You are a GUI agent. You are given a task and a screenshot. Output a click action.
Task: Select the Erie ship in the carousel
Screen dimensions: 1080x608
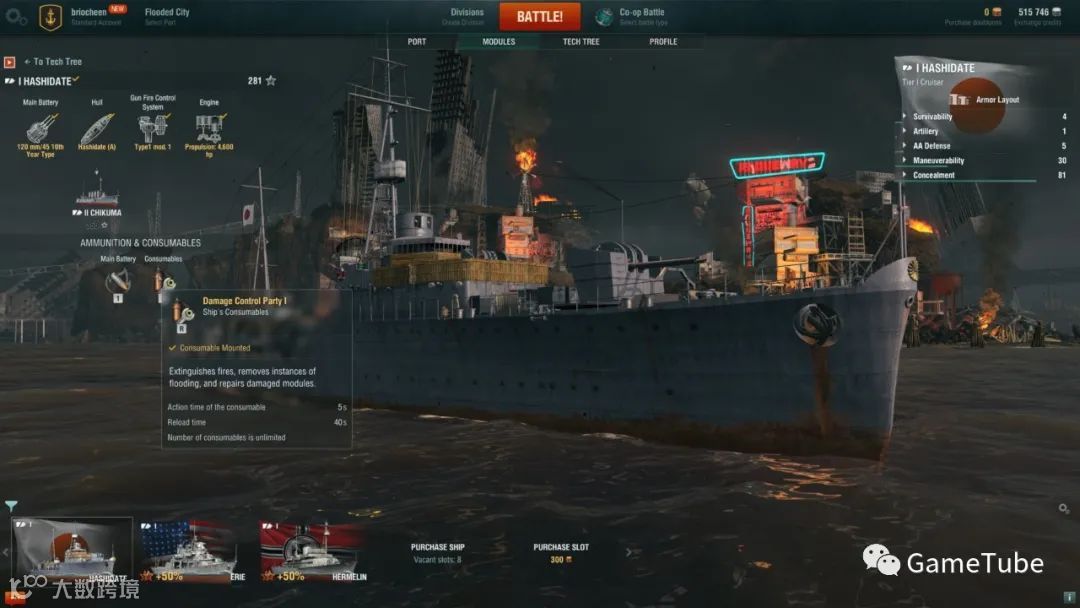191,551
